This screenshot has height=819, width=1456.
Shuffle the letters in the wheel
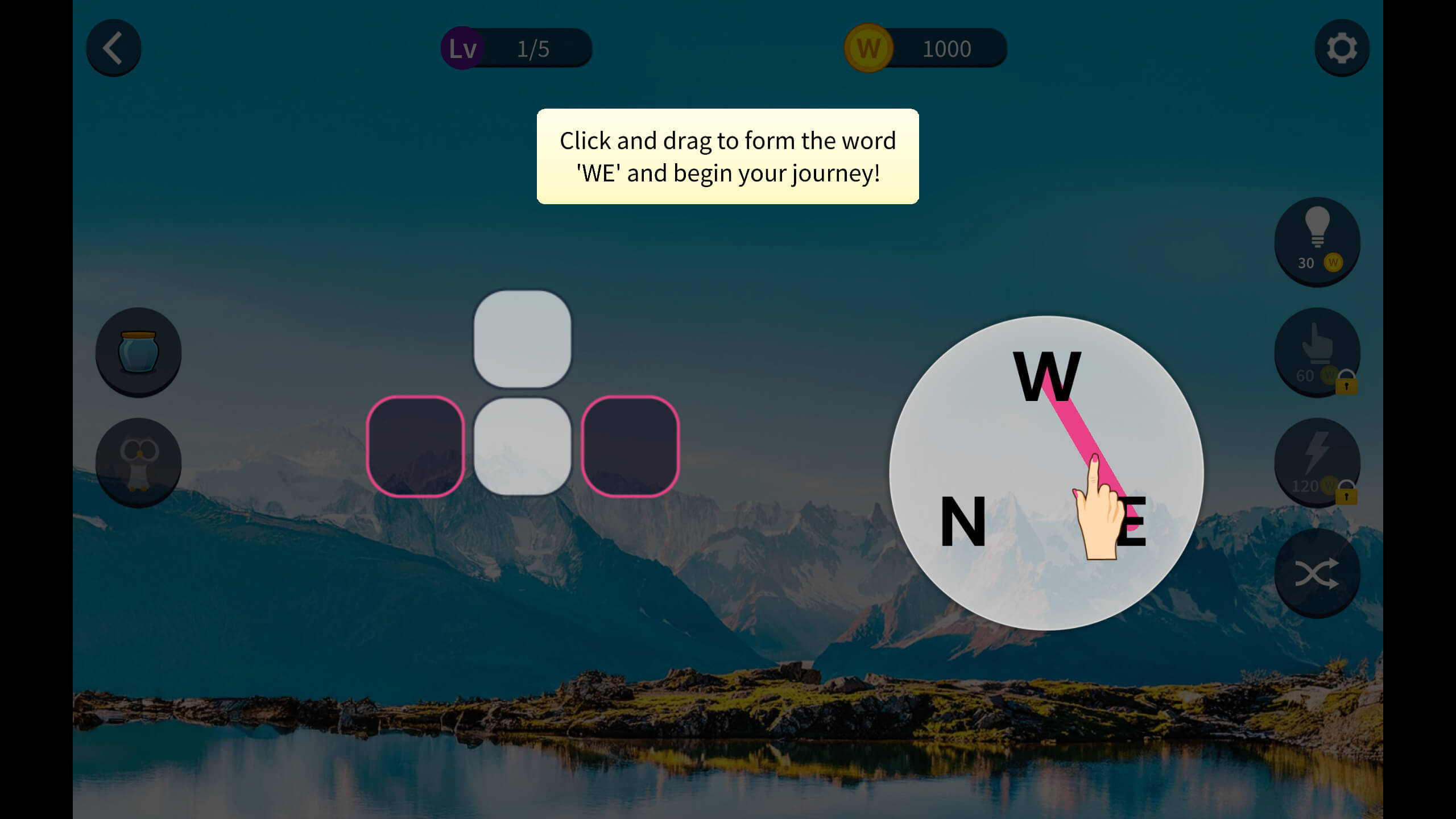click(1318, 572)
